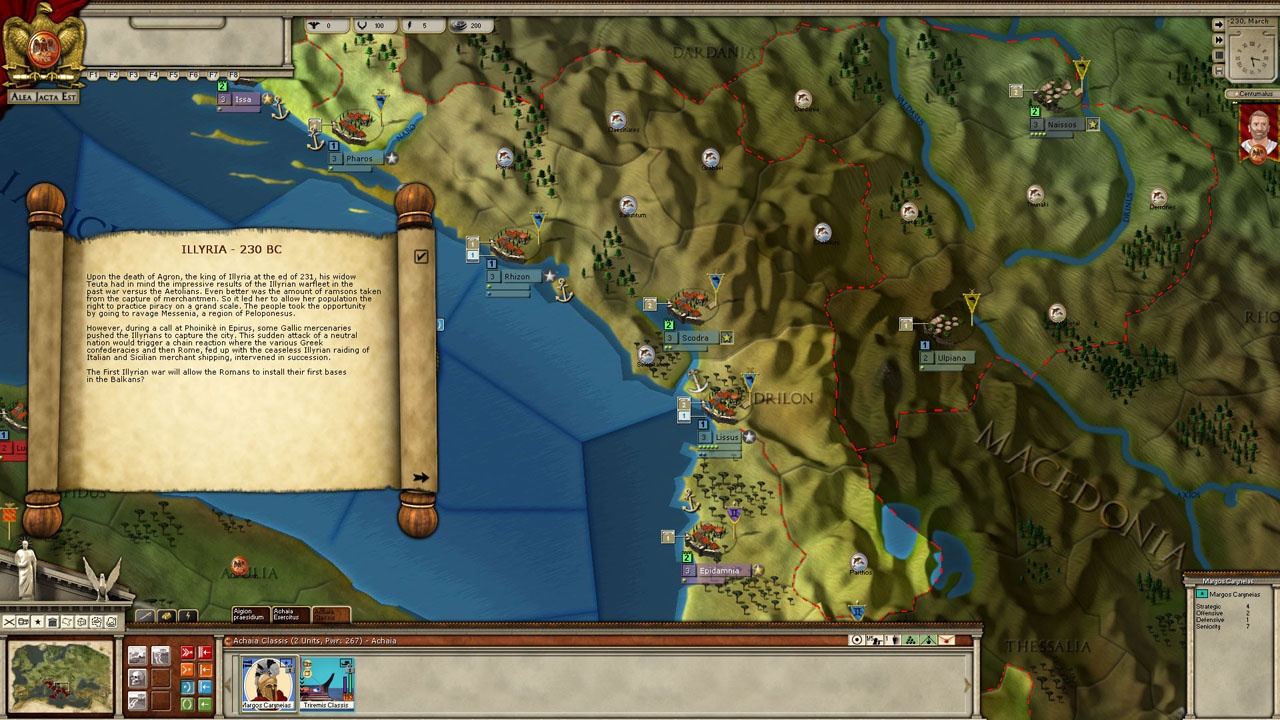Toggle the star map filter
The height and width of the screenshot is (720, 1280).
38,622
